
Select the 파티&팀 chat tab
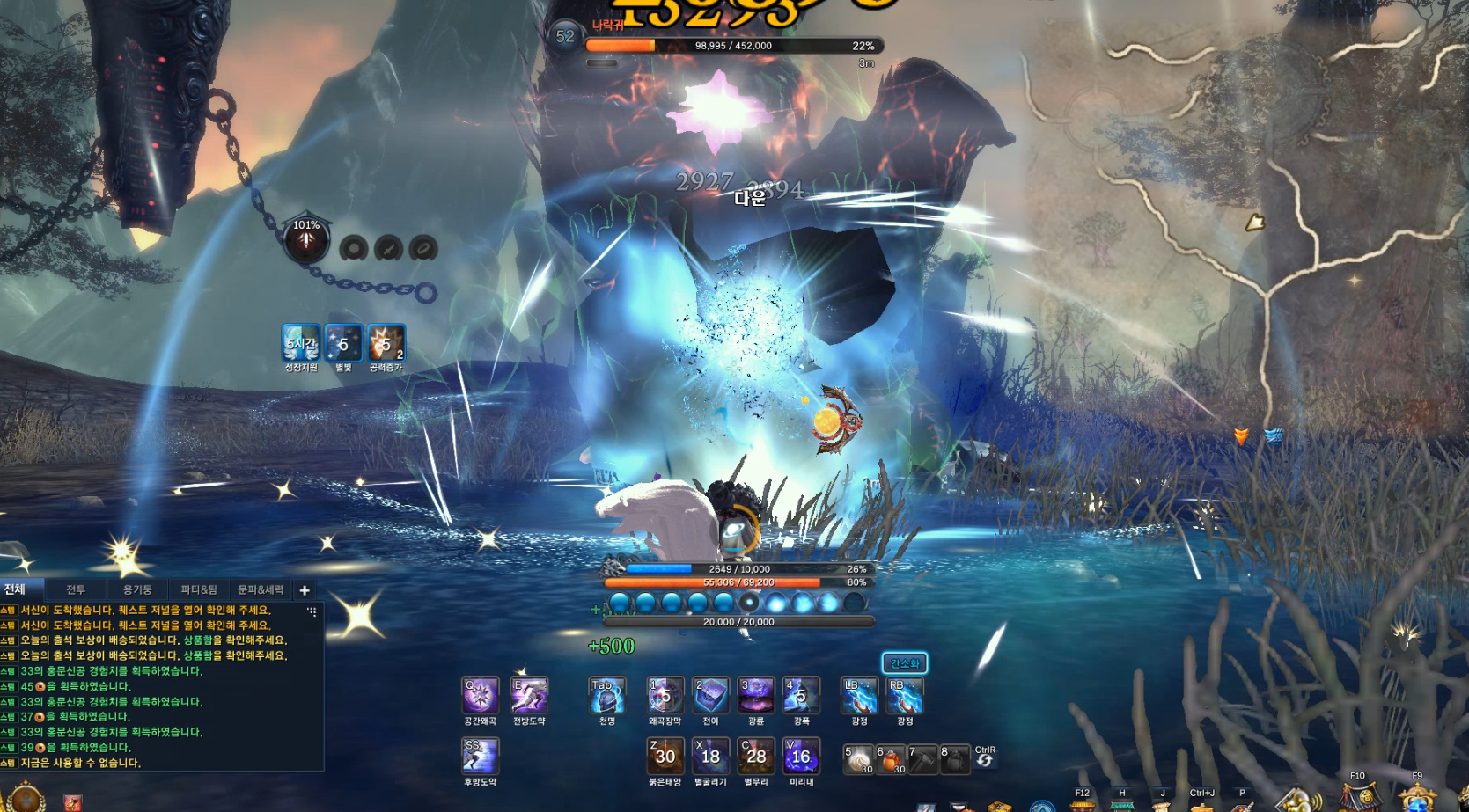[x=199, y=589]
